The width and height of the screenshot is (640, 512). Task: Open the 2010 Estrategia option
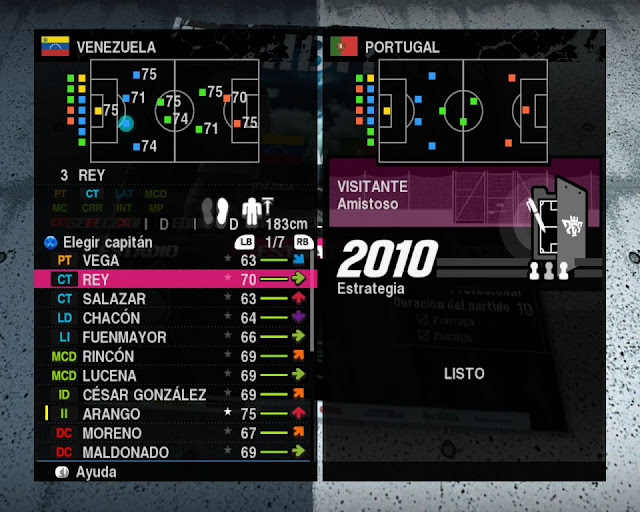pyautogui.click(x=386, y=266)
